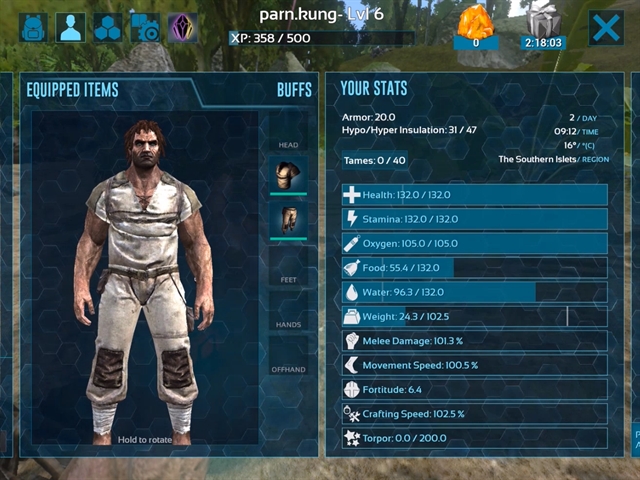
Task: Open the hexagon crafting tab
Action: (x=108, y=28)
